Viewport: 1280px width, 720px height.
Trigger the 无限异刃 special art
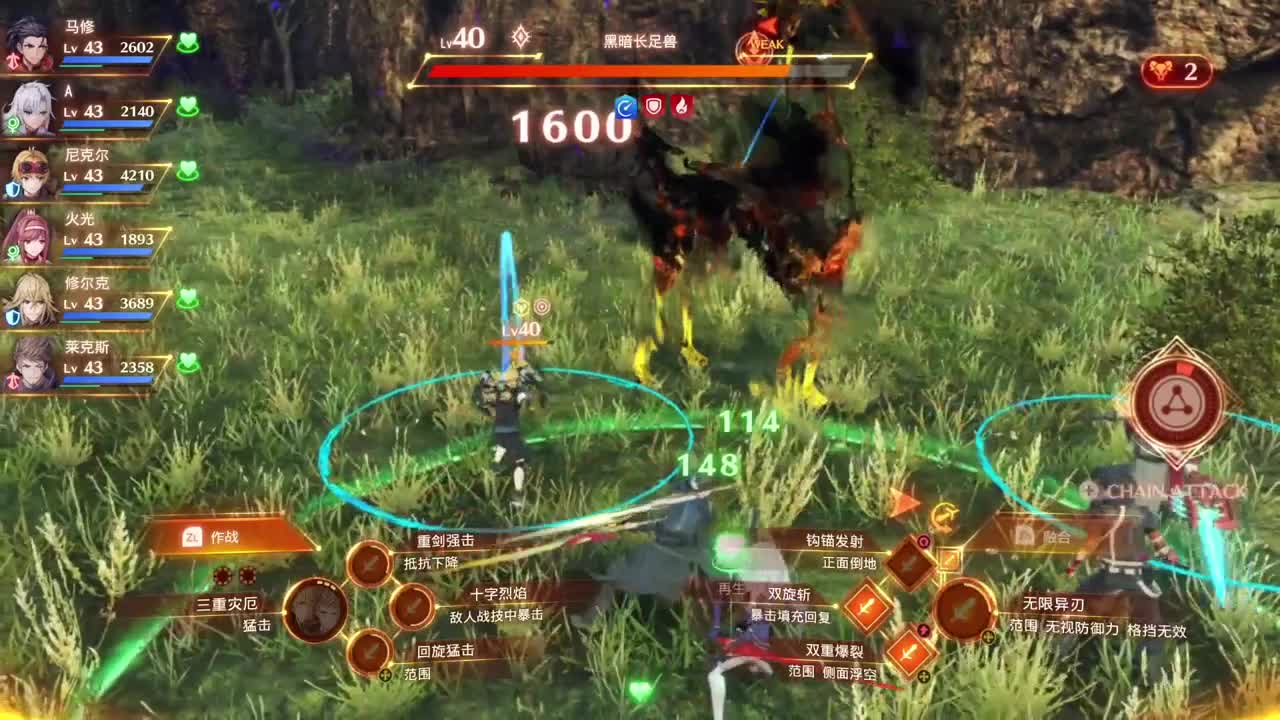[964, 610]
